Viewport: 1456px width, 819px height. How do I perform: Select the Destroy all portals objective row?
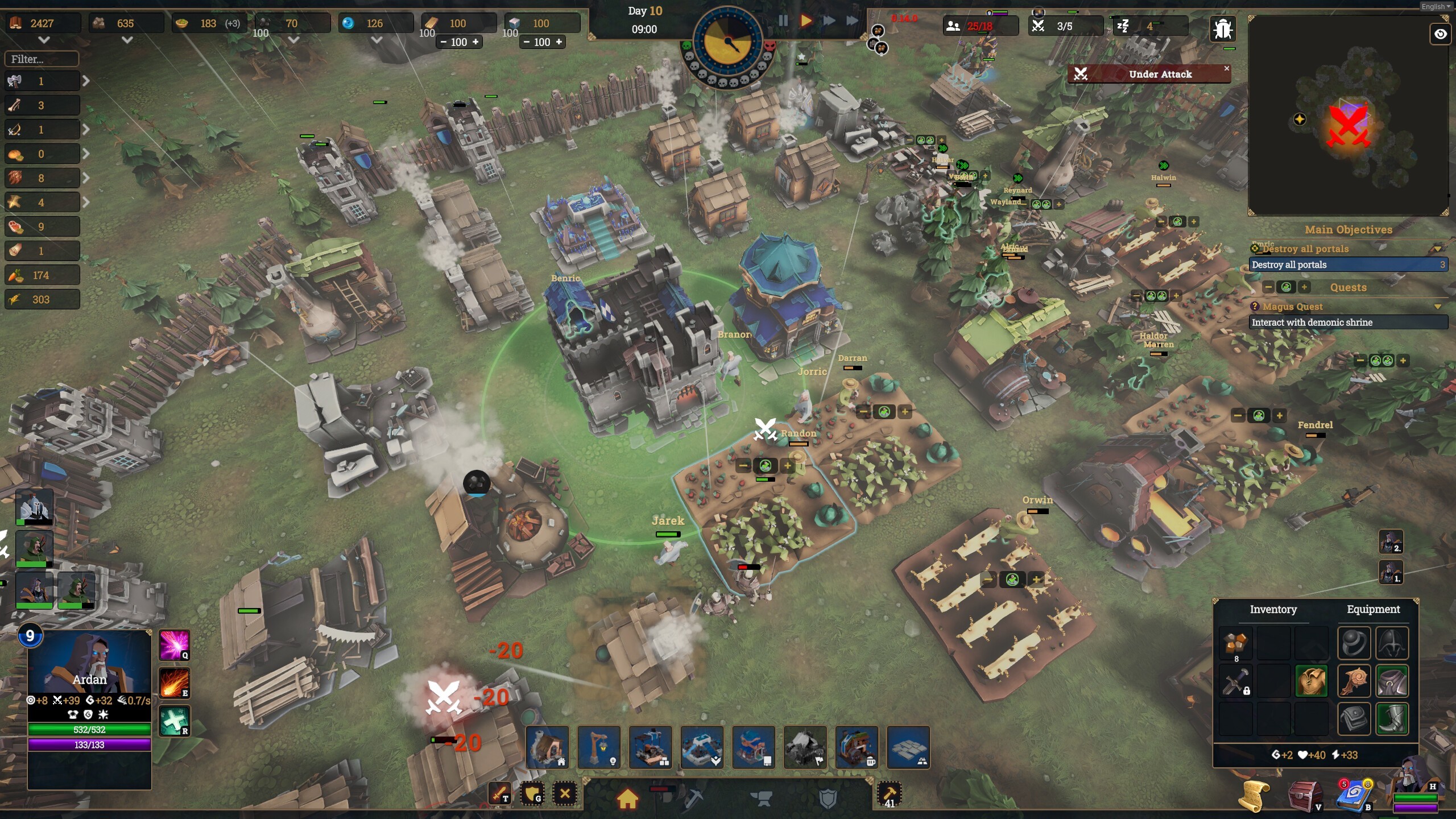click(x=1347, y=264)
